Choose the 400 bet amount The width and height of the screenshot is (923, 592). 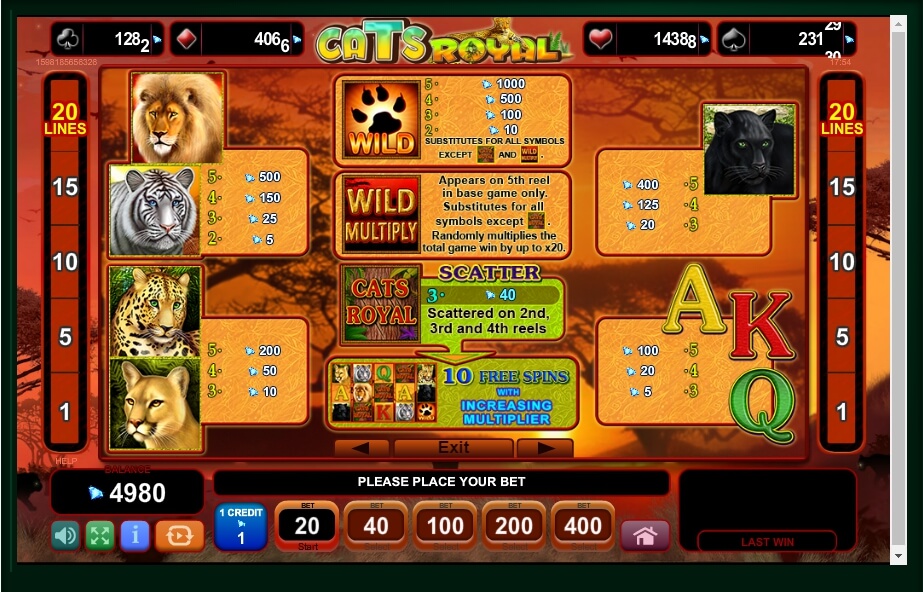[583, 526]
